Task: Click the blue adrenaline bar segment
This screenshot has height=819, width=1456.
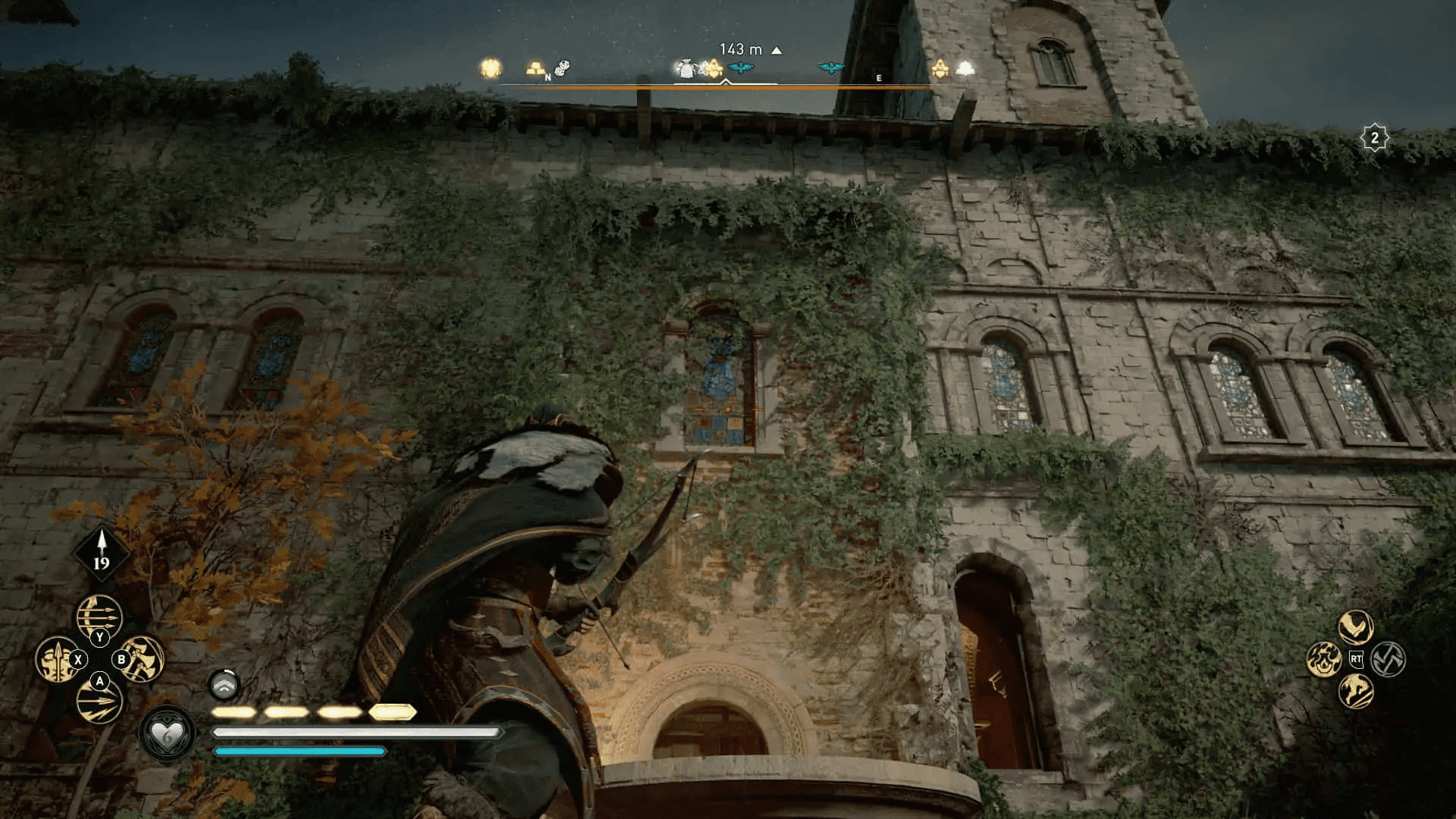Action: pos(300,751)
